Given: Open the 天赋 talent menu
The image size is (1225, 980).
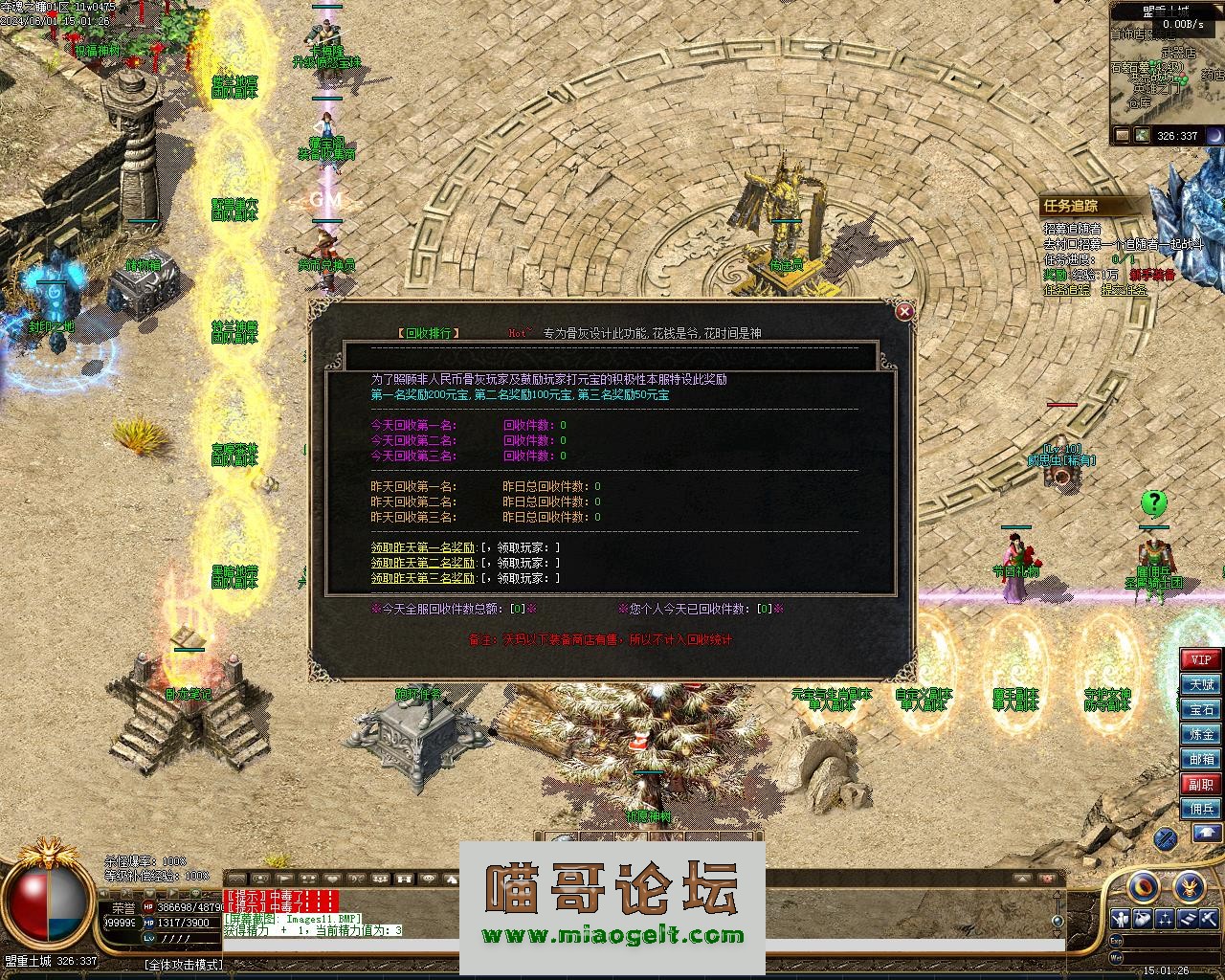Looking at the screenshot, I should [x=1201, y=684].
